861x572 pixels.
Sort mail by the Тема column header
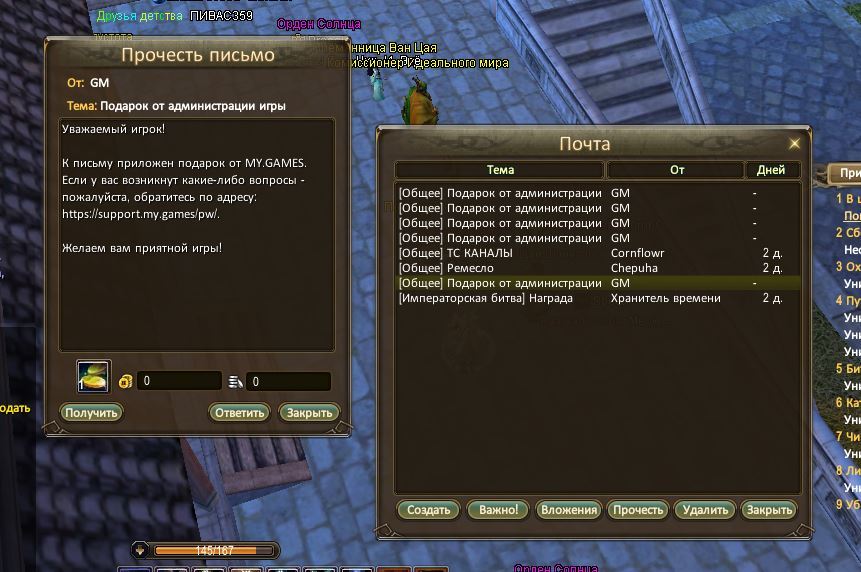point(500,170)
